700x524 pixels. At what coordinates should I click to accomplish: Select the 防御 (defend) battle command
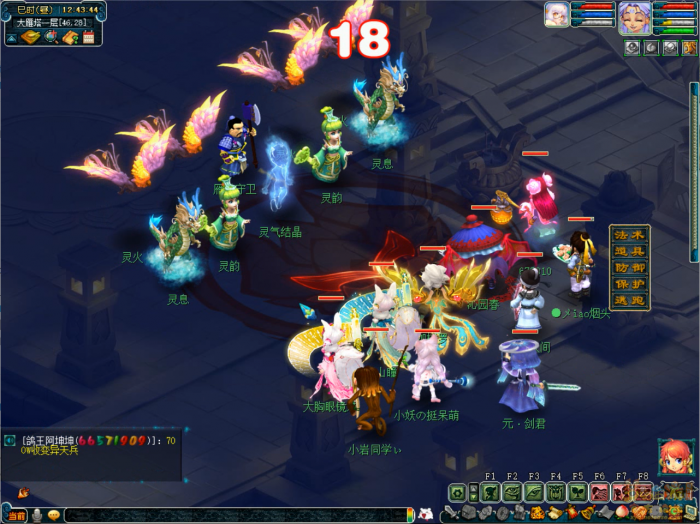click(x=631, y=267)
